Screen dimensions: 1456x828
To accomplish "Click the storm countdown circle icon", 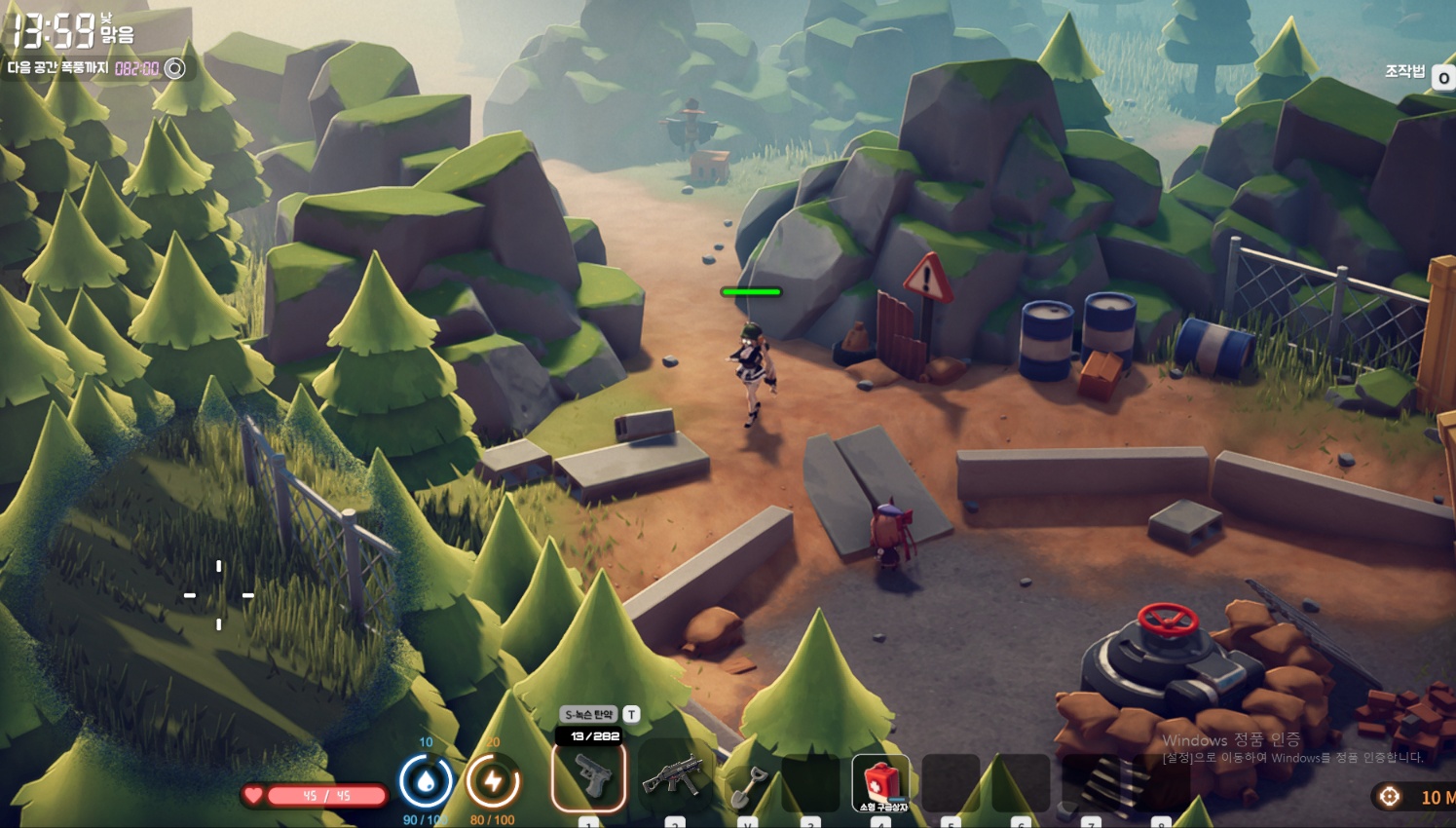I will [x=175, y=68].
